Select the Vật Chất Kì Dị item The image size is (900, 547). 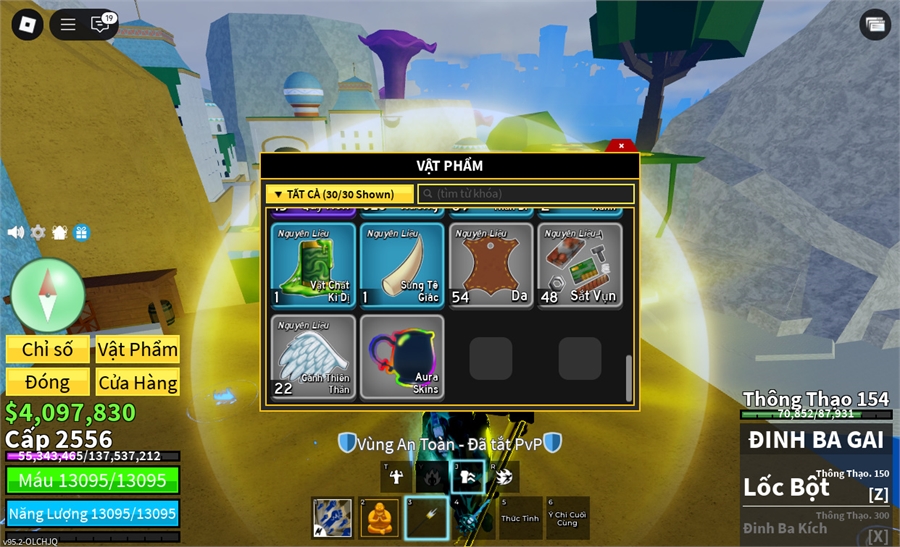click(313, 265)
